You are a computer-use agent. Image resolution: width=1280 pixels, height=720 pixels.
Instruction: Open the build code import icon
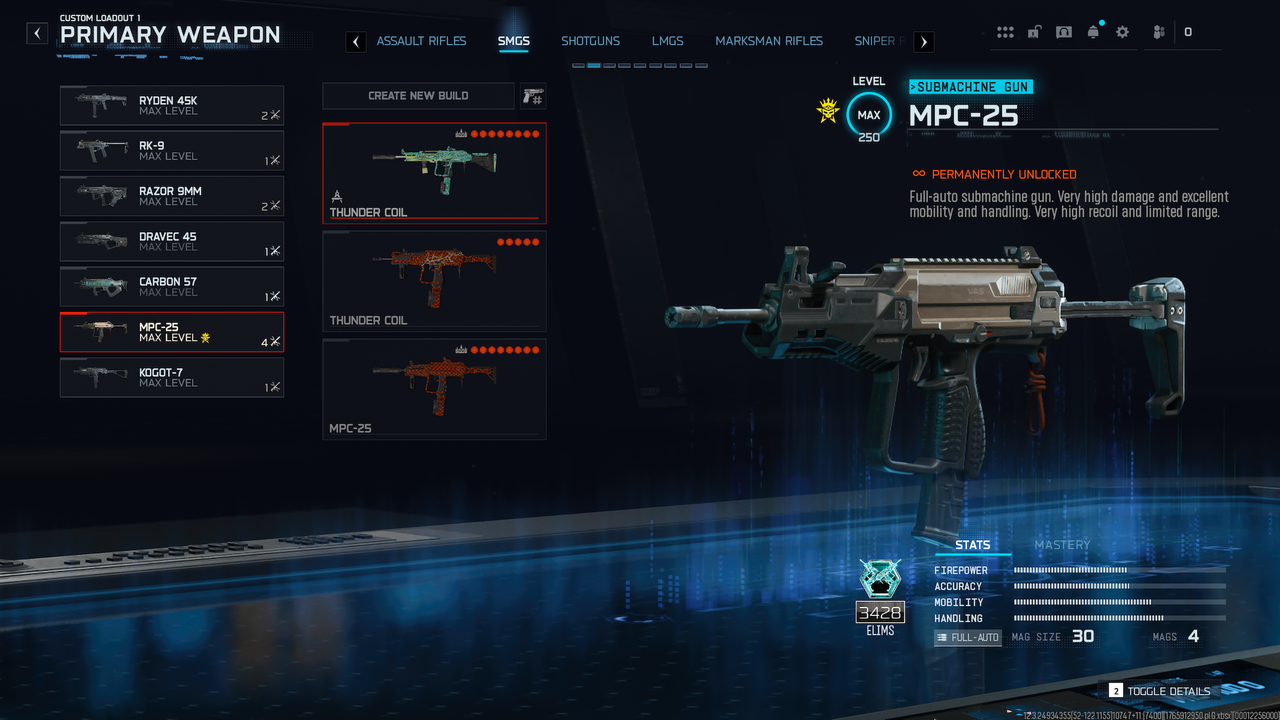click(533, 96)
